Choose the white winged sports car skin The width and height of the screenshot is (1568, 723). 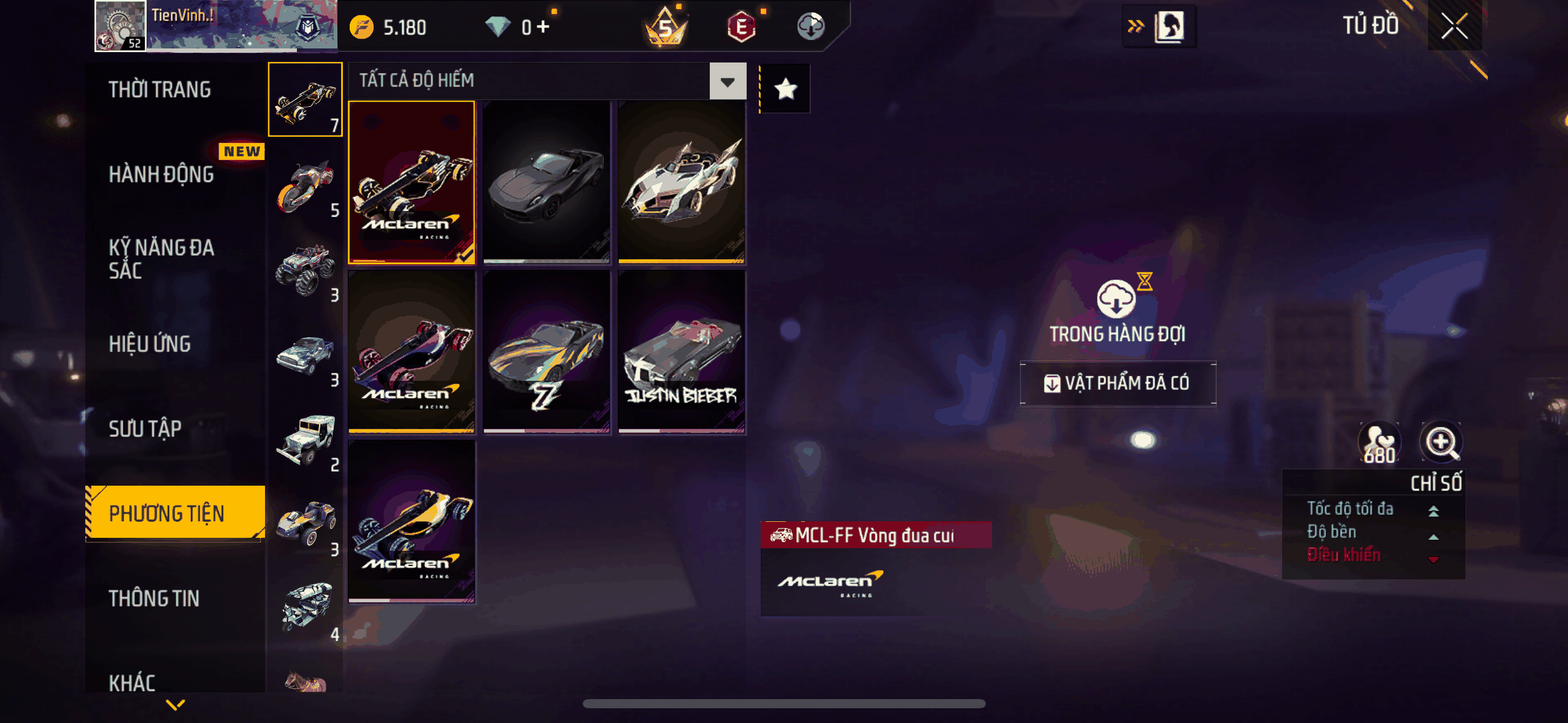pyautogui.click(x=682, y=182)
